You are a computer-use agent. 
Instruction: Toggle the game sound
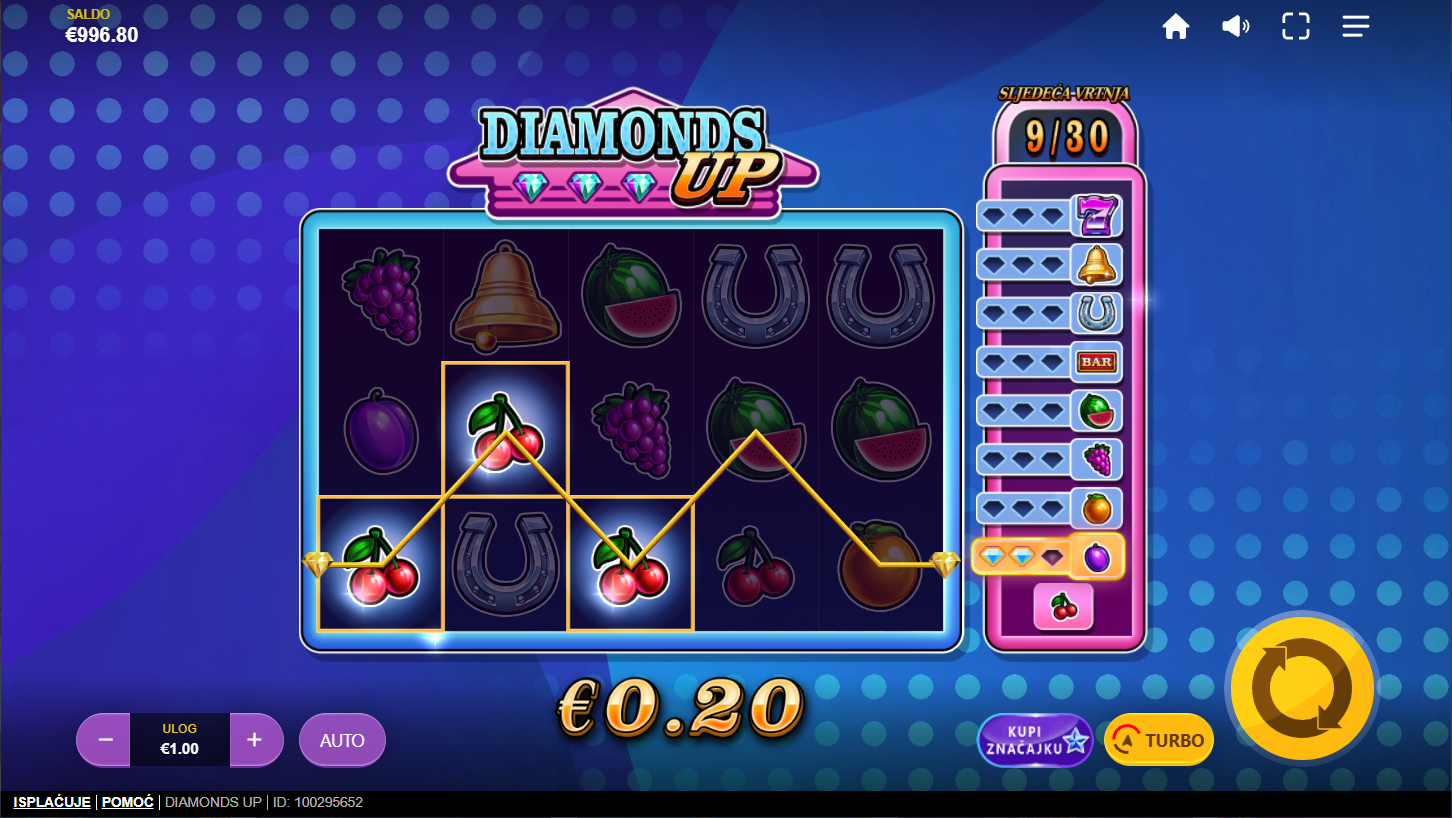(x=1235, y=27)
